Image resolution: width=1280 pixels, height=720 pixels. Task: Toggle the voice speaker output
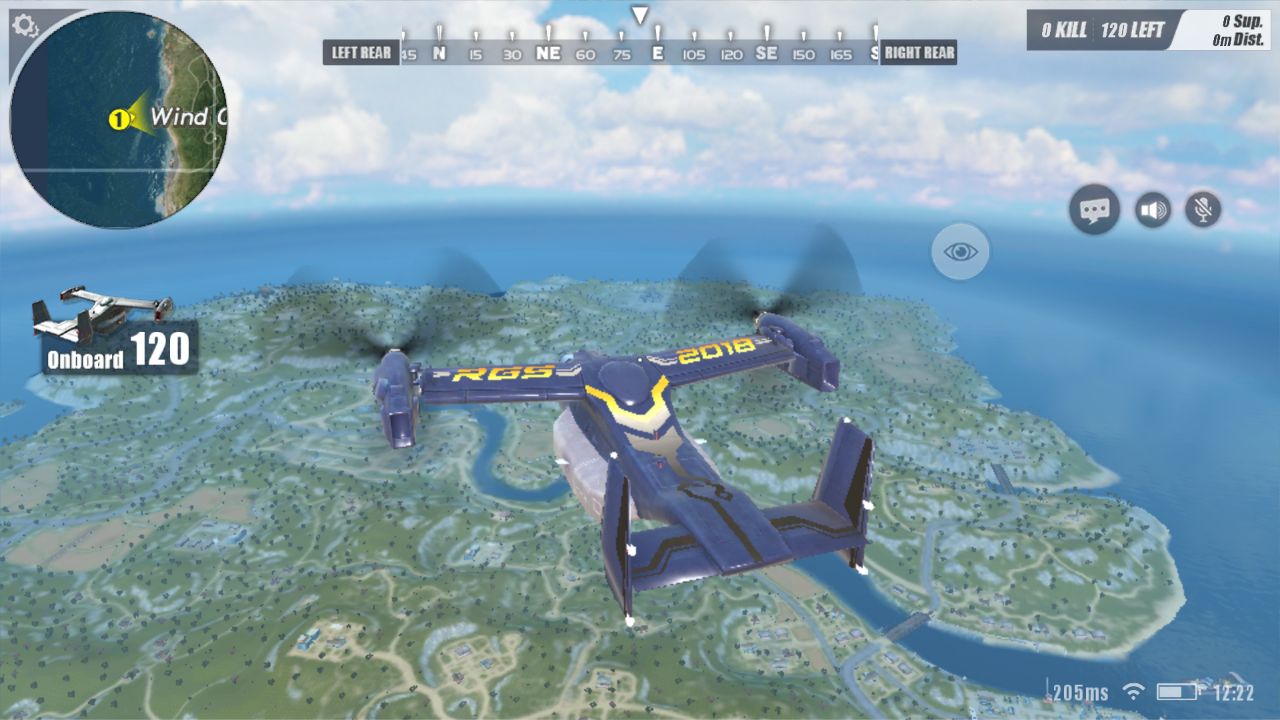pyautogui.click(x=1153, y=210)
